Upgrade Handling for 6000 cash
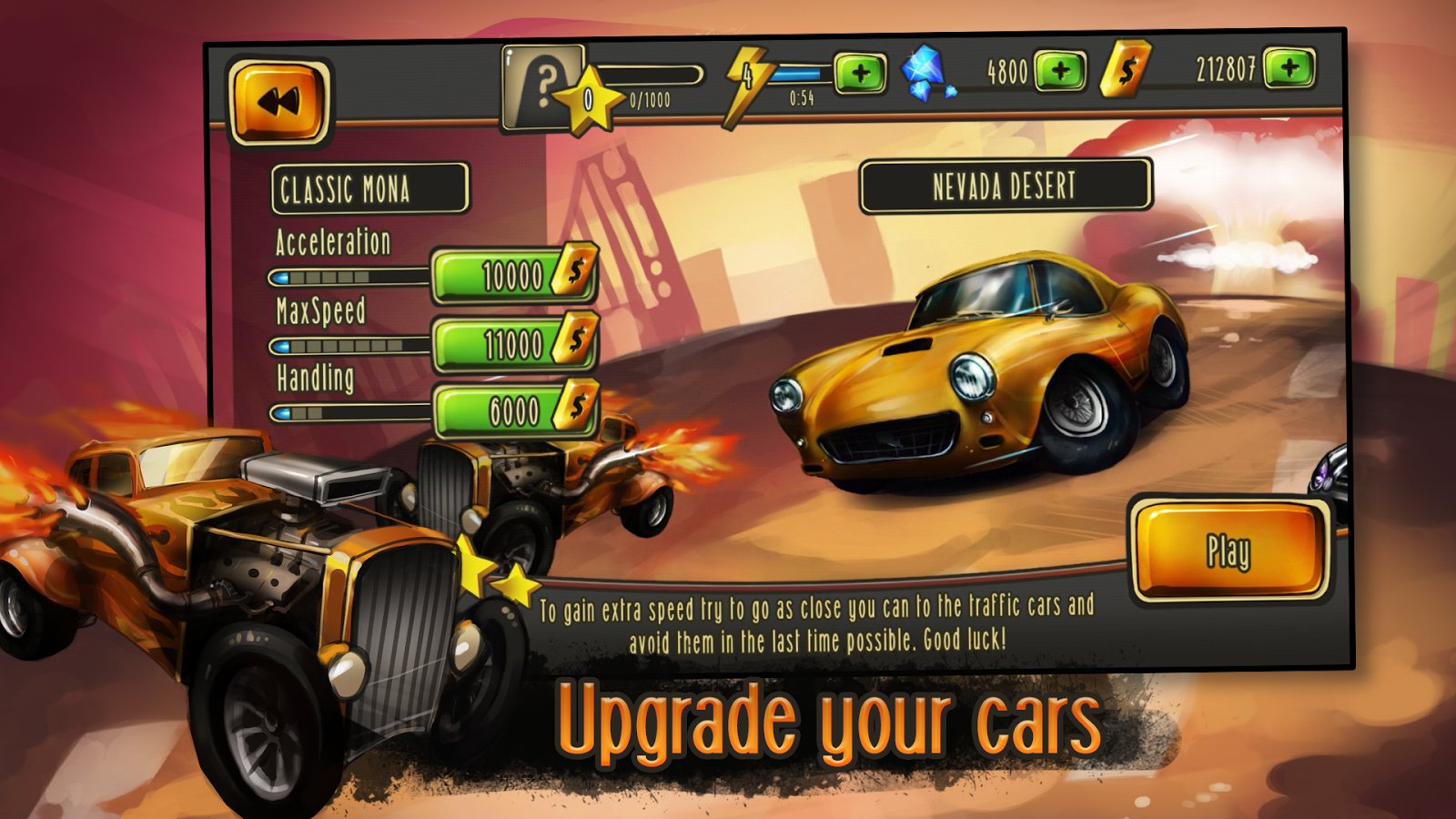 point(514,411)
